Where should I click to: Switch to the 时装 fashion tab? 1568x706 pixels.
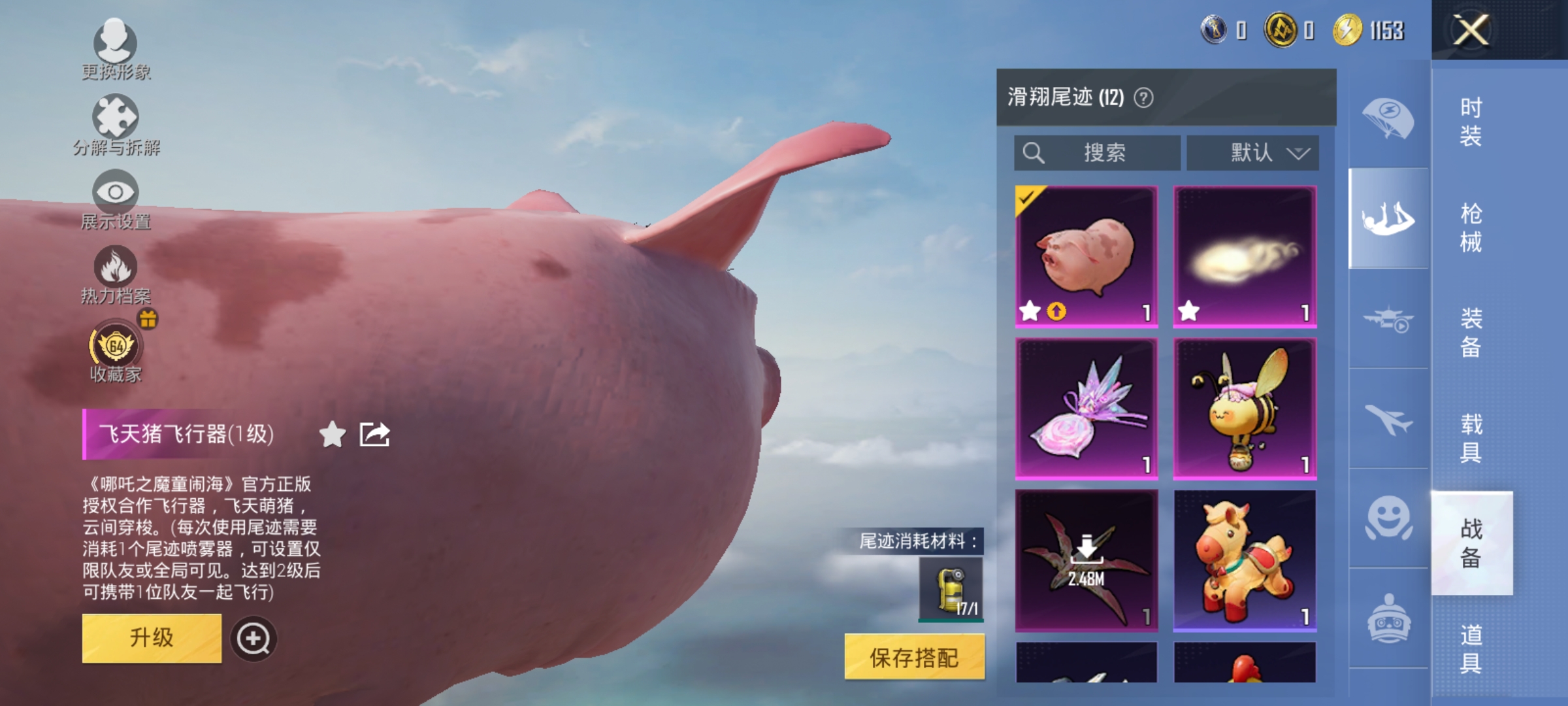1470,121
